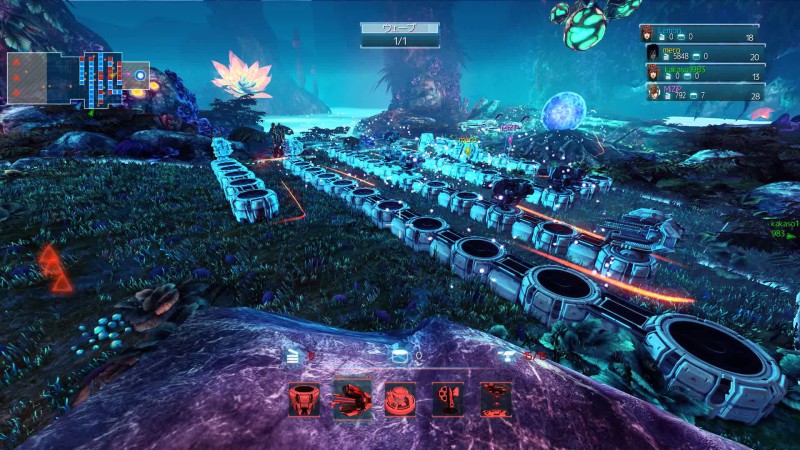The width and height of the screenshot is (800, 450).
Task: Pick the round disc tower slot
Action: click(x=400, y=399)
